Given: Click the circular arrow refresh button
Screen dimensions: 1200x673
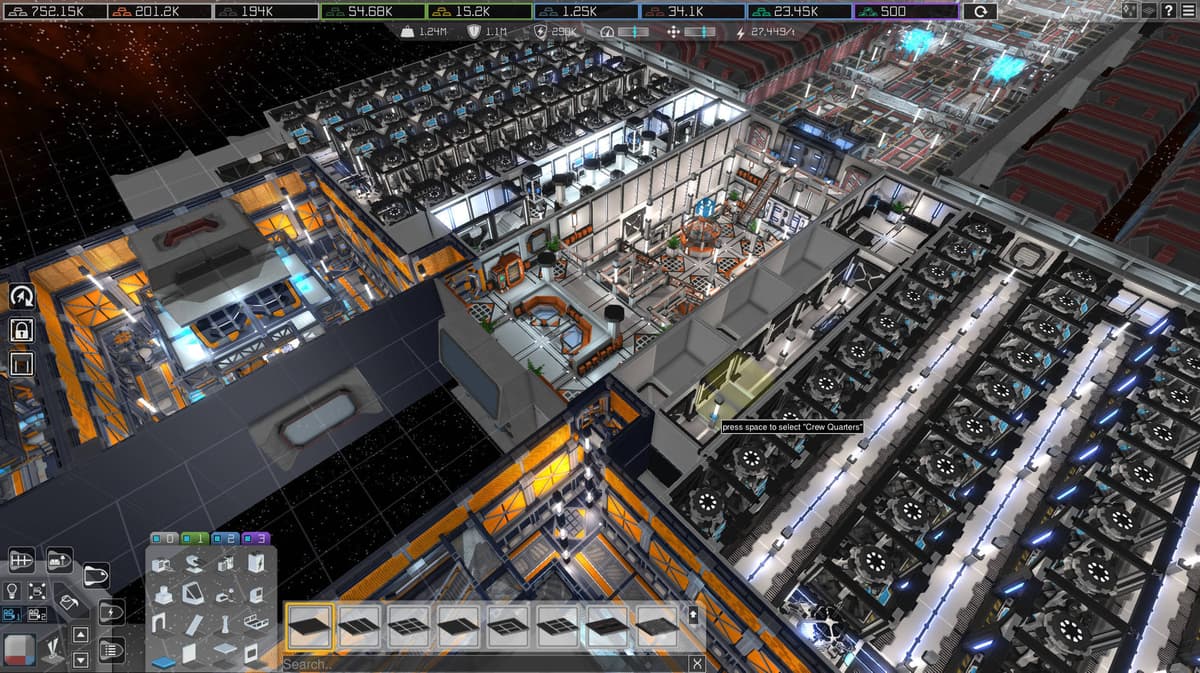Looking at the screenshot, I should [x=979, y=11].
